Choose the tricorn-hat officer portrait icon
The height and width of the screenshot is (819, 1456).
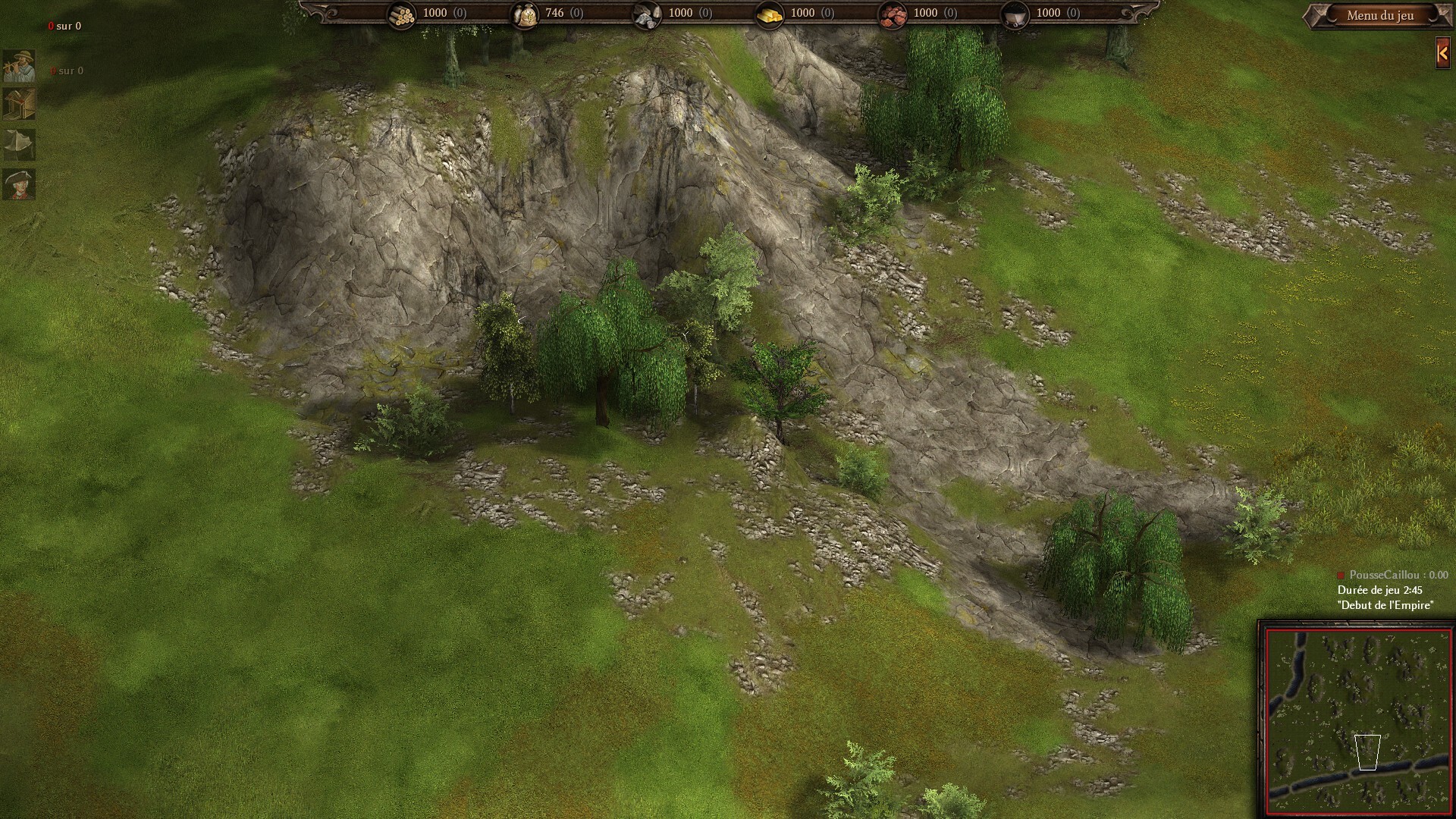tap(19, 184)
